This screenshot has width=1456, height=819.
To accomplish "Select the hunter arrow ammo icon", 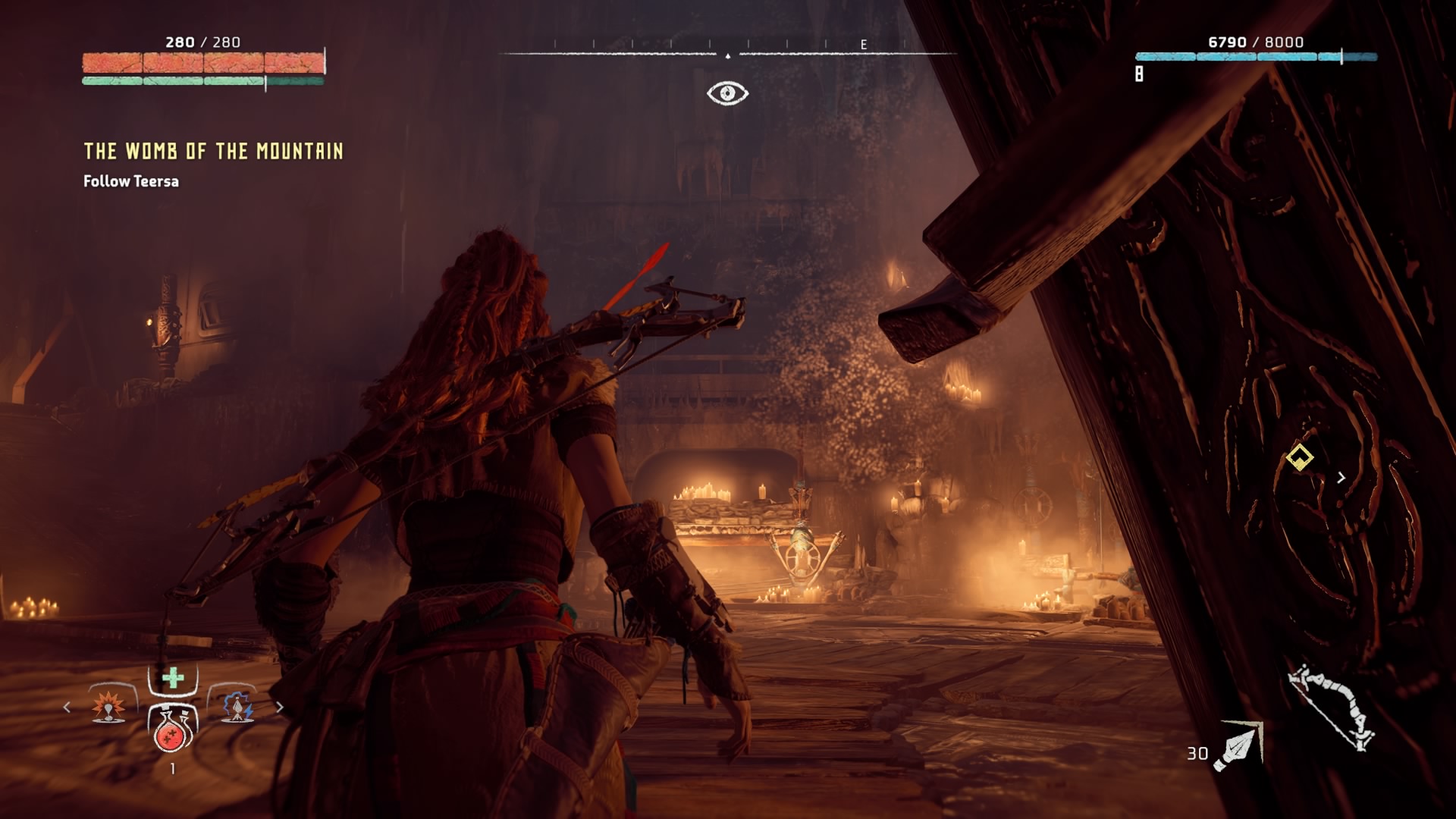I will pyautogui.click(x=1238, y=748).
